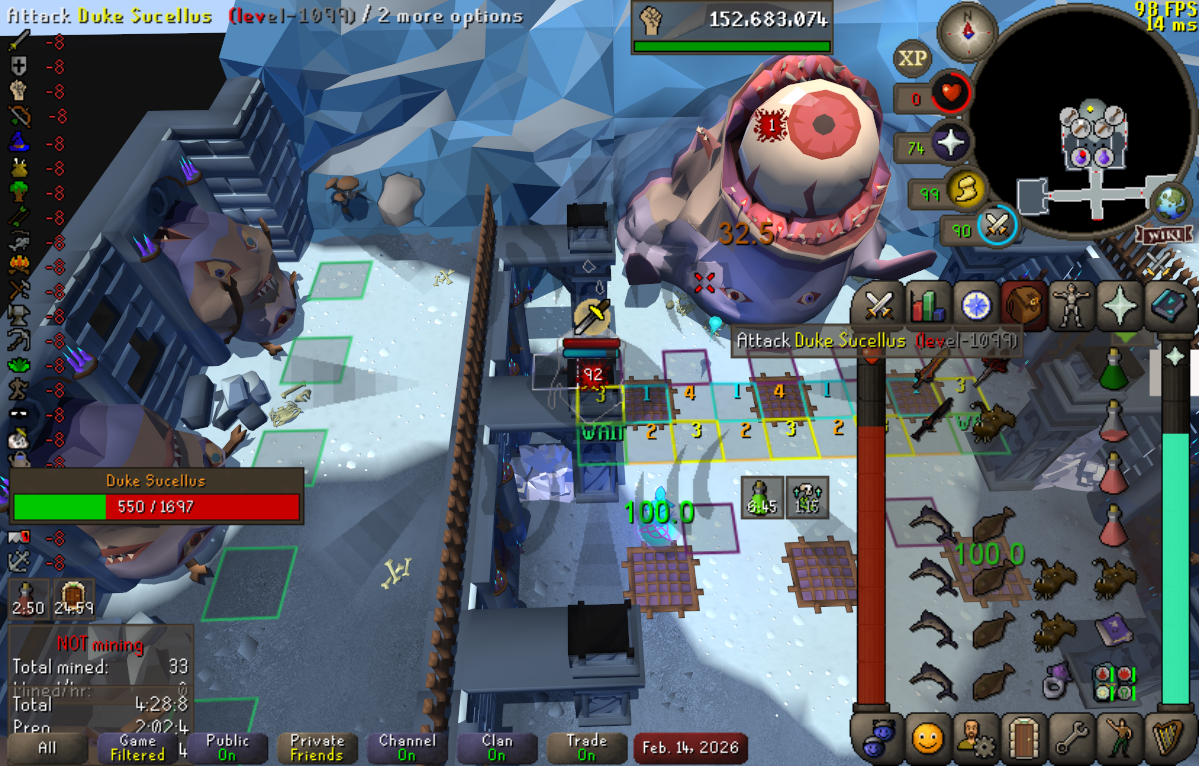Show the Worn Equipment tab
1199x766 pixels.
click(x=1071, y=305)
